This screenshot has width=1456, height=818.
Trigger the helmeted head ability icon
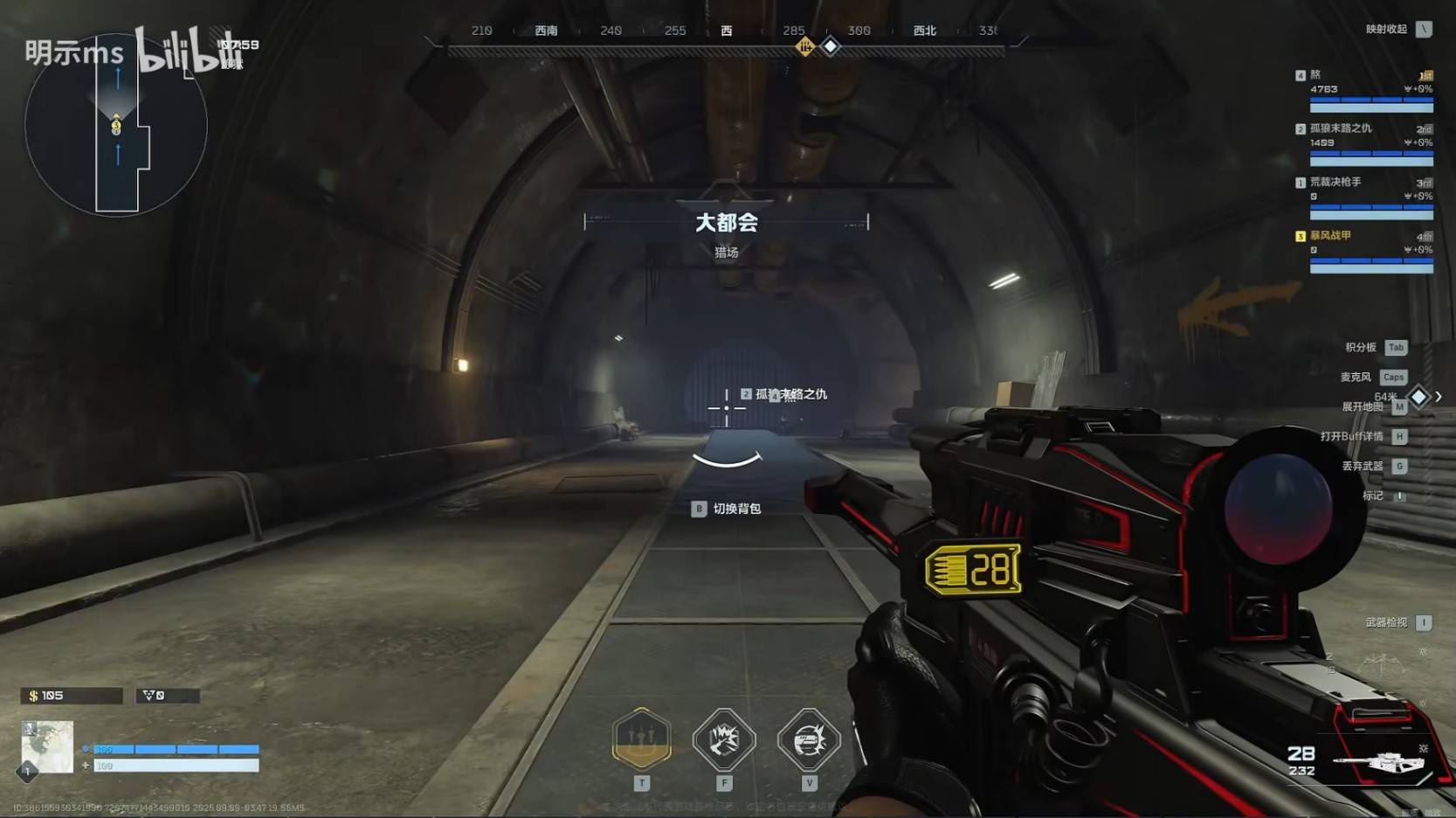point(809,739)
